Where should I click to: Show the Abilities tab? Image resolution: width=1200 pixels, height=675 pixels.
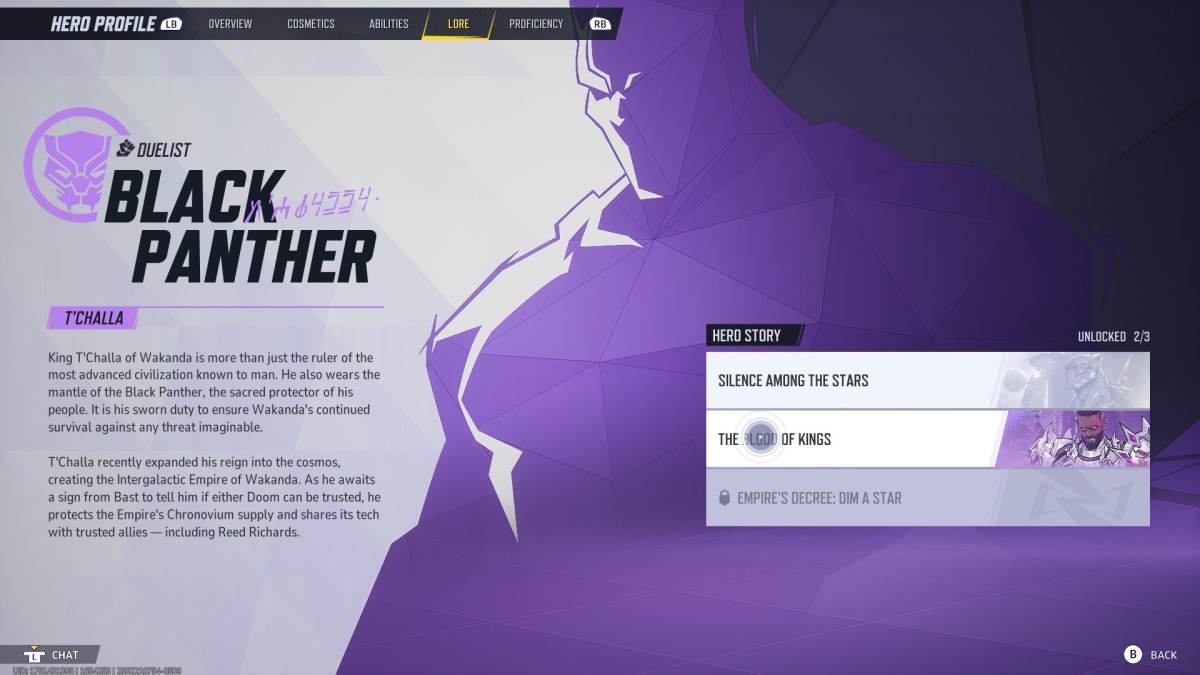tap(388, 24)
